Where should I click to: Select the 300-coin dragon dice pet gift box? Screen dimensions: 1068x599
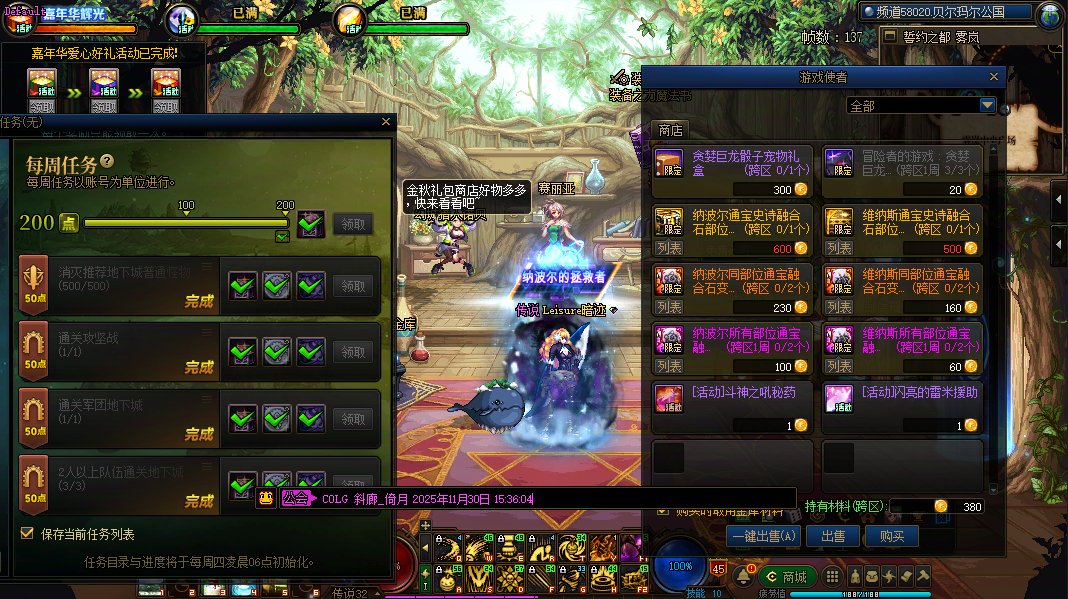pyautogui.click(x=733, y=172)
